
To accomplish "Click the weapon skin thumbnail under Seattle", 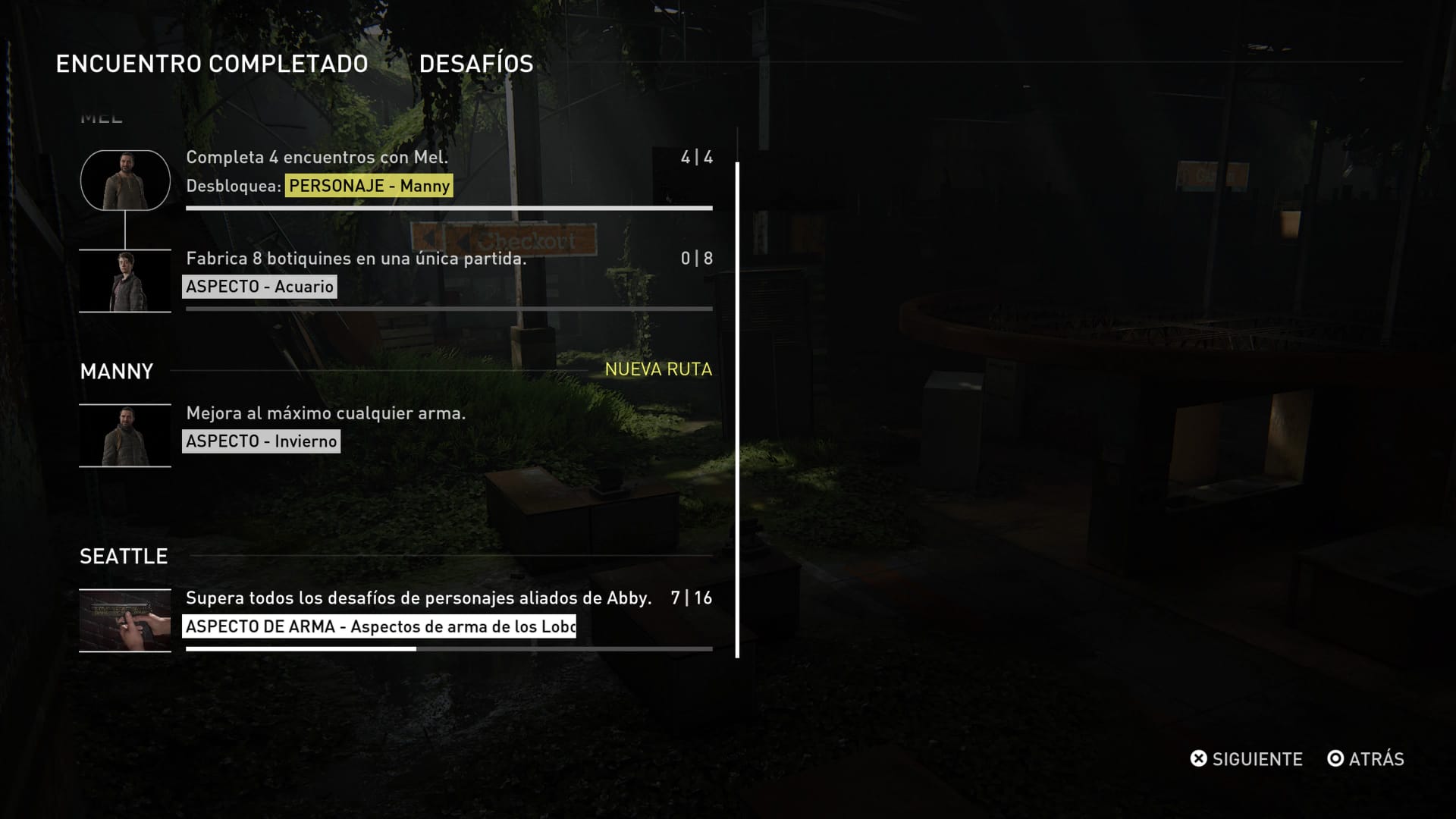I will click(125, 620).
